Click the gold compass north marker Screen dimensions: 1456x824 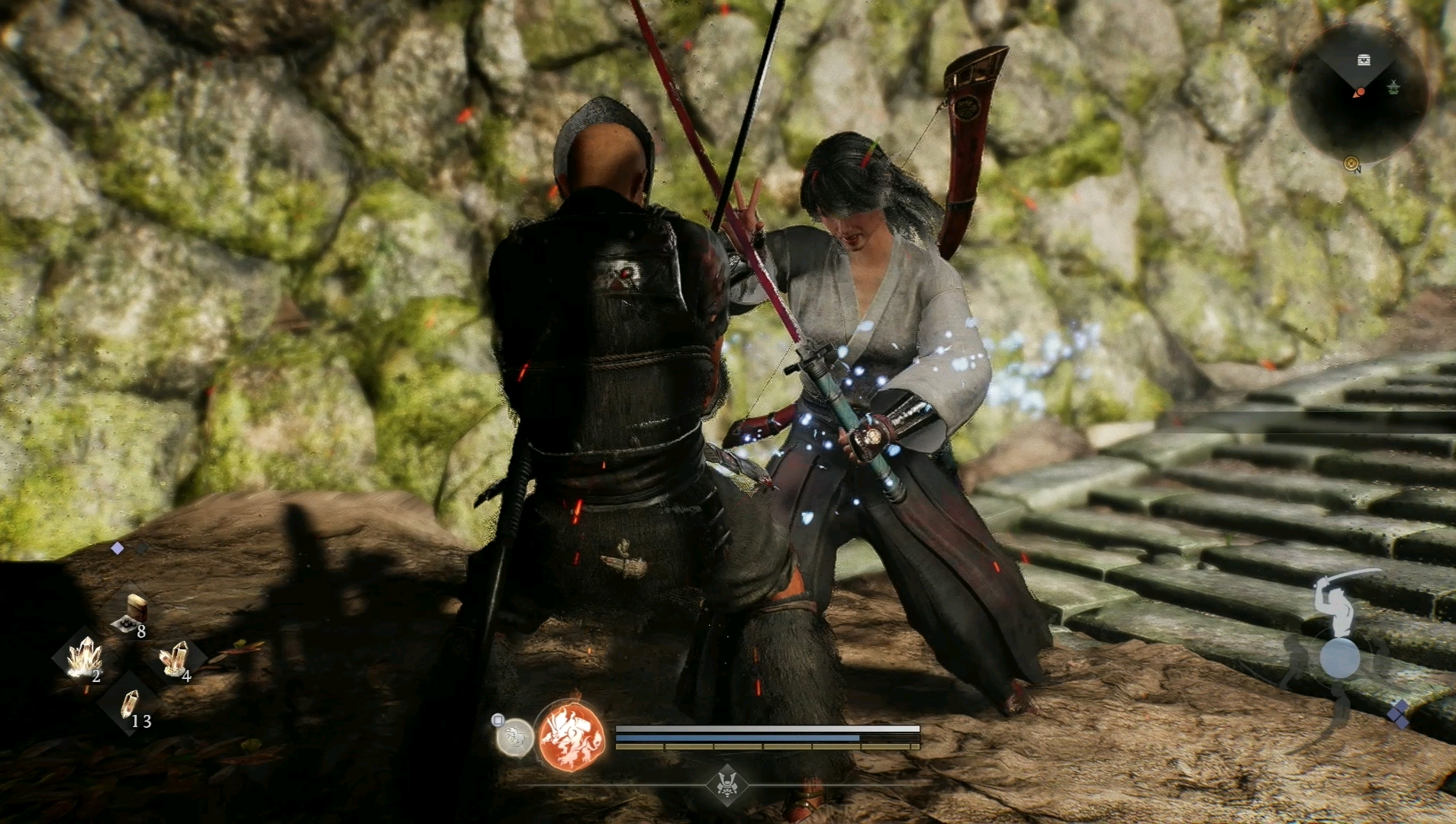1352,163
